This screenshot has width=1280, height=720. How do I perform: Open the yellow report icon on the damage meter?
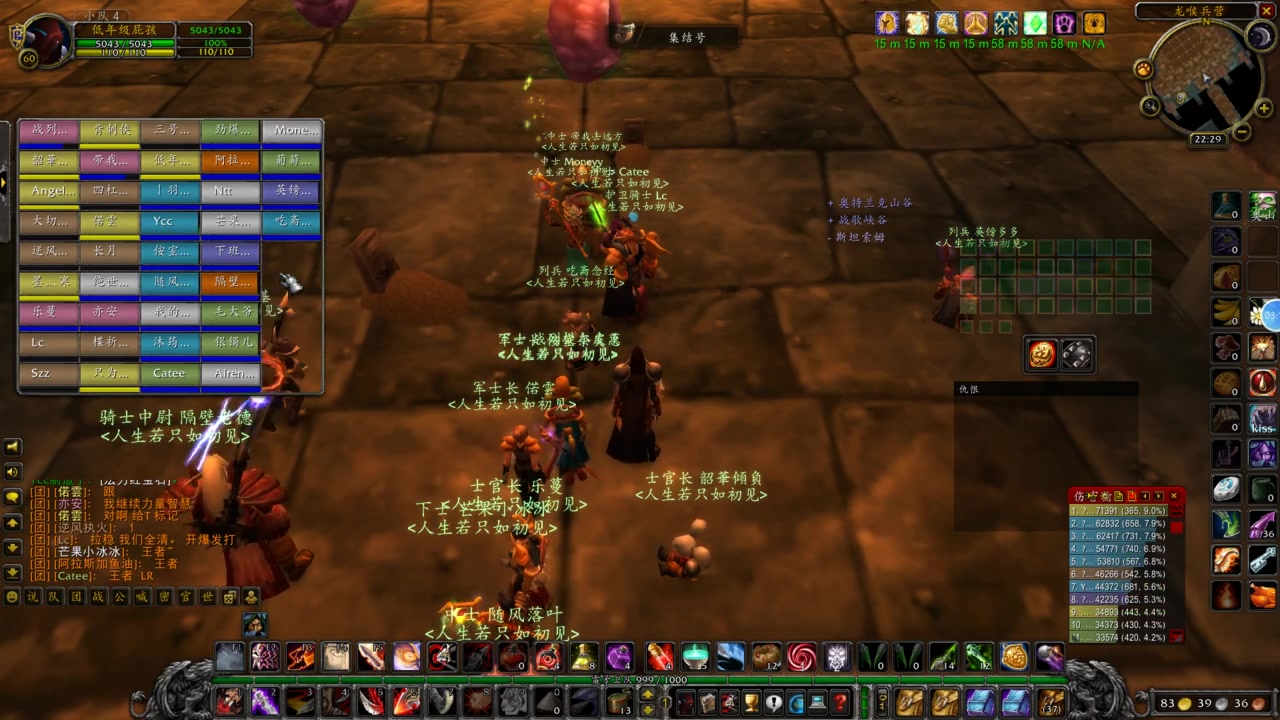click(1118, 496)
